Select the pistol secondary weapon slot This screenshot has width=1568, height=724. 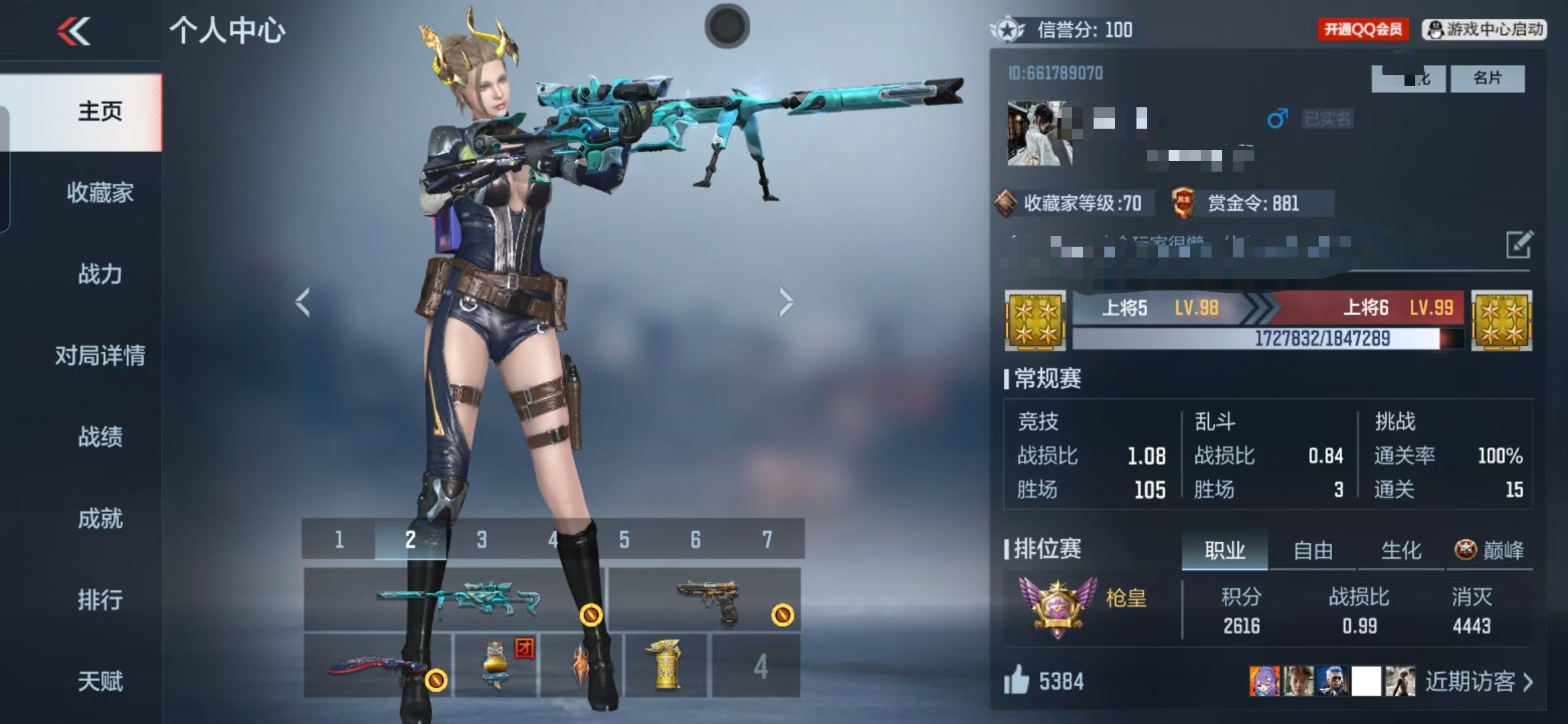coord(704,599)
